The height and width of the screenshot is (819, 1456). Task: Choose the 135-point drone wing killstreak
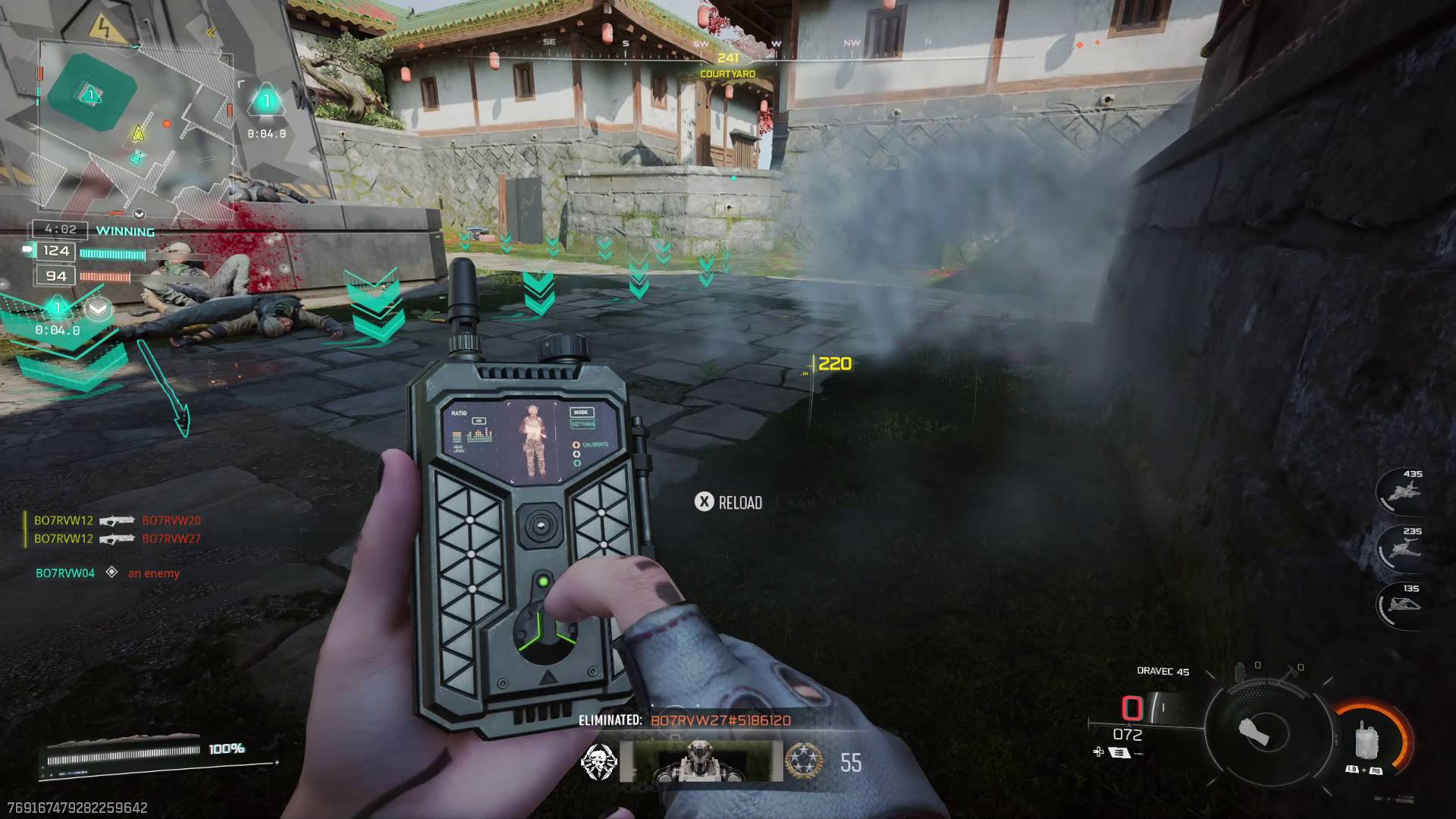[x=1404, y=605]
